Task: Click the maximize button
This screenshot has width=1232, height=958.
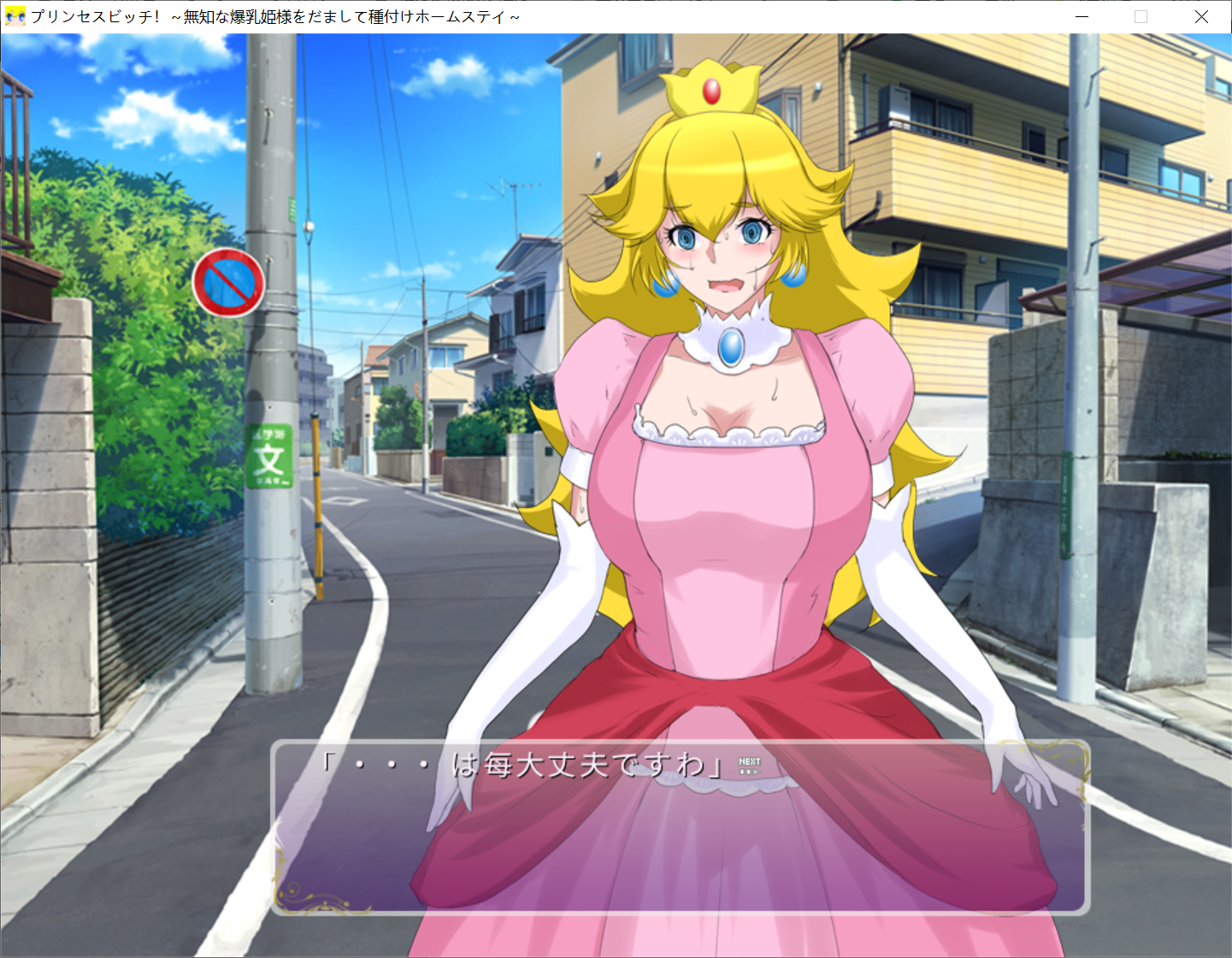Action: coord(1141,15)
